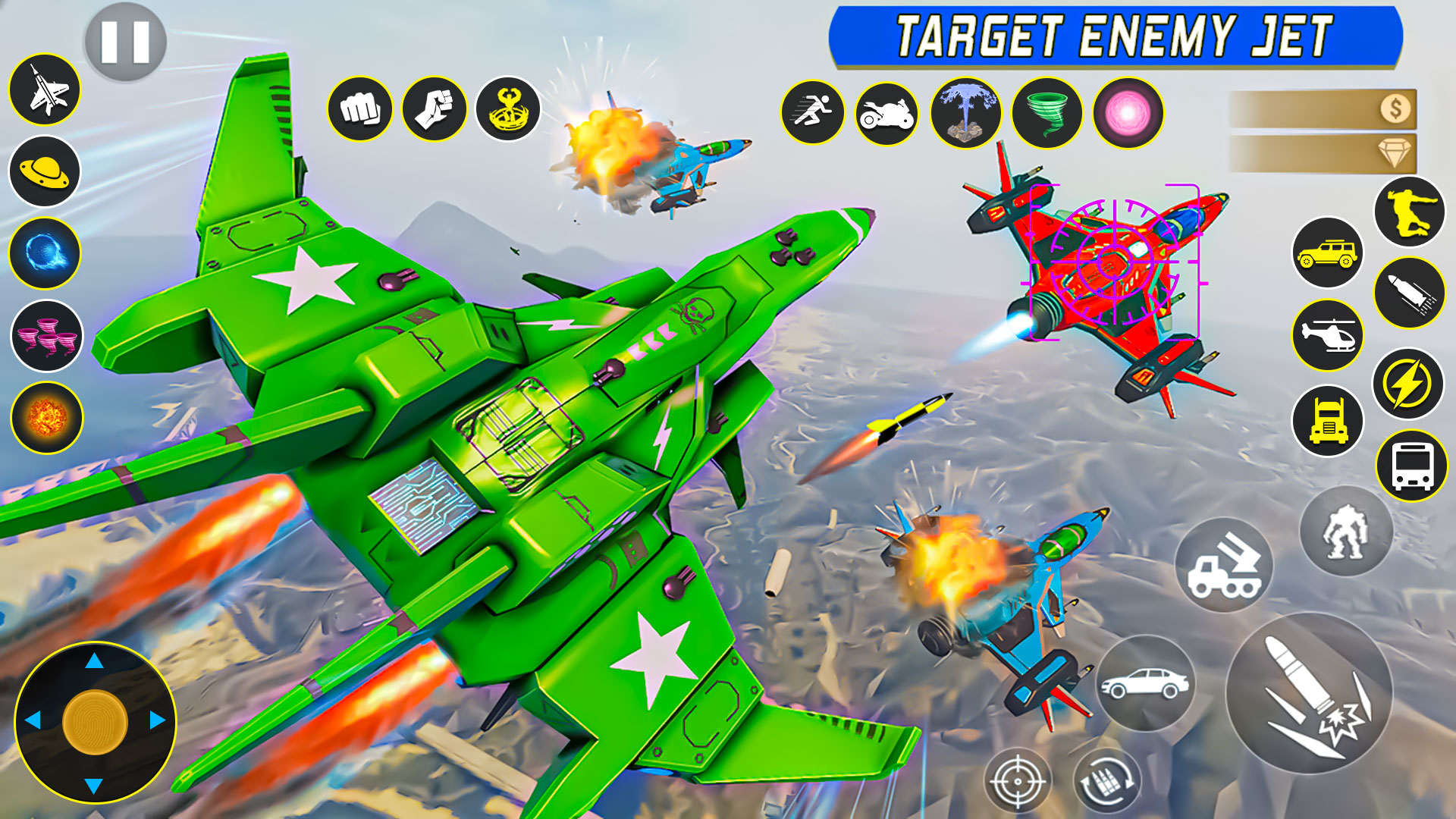The image size is (1456, 819).
Task: Activate the blue energy orb power
Action: click(x=45, y=253)
